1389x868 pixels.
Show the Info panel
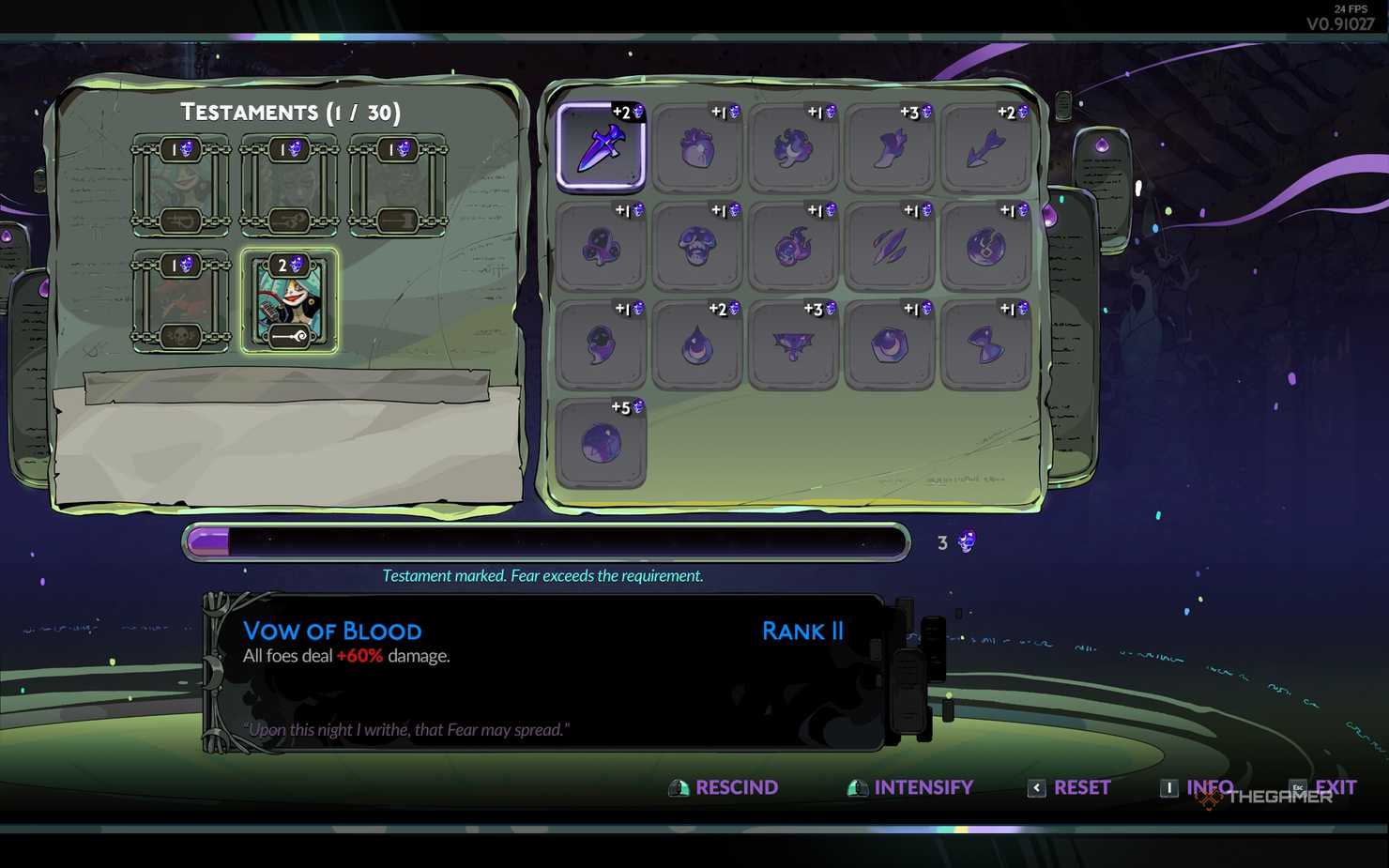pyautogui.click(x=1208, y=787)
